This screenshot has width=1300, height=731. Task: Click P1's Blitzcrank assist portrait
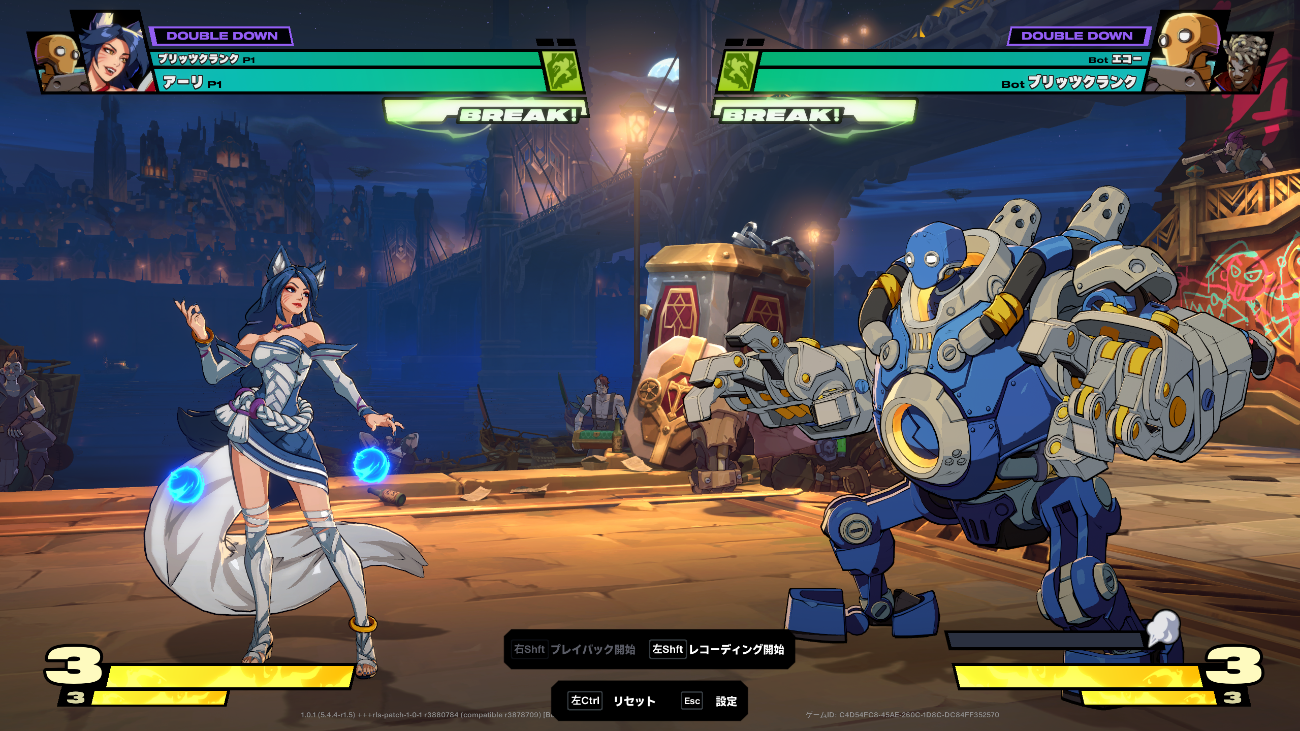click(56, 60)
